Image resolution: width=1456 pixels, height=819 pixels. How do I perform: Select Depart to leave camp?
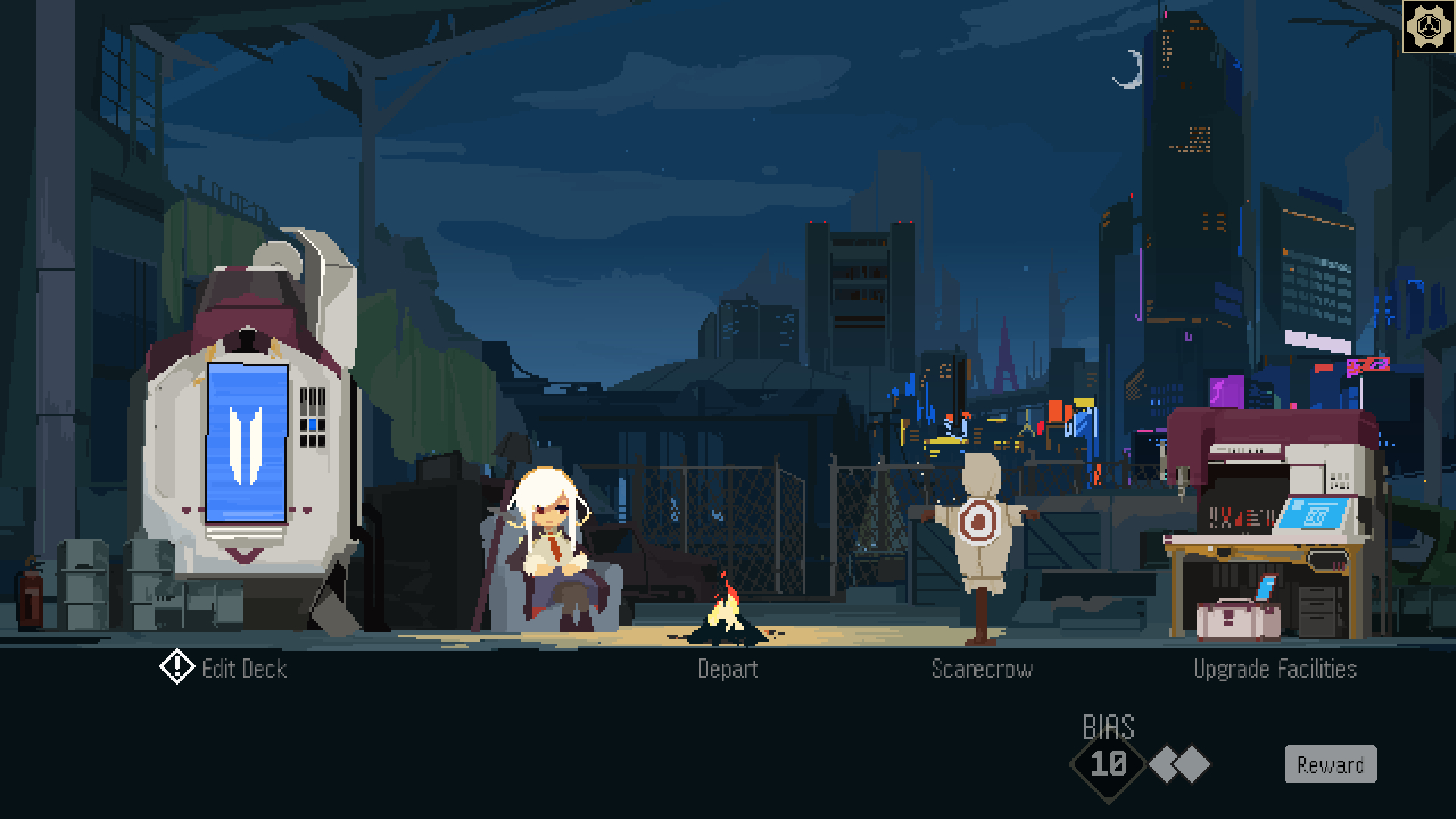[728, 669]
